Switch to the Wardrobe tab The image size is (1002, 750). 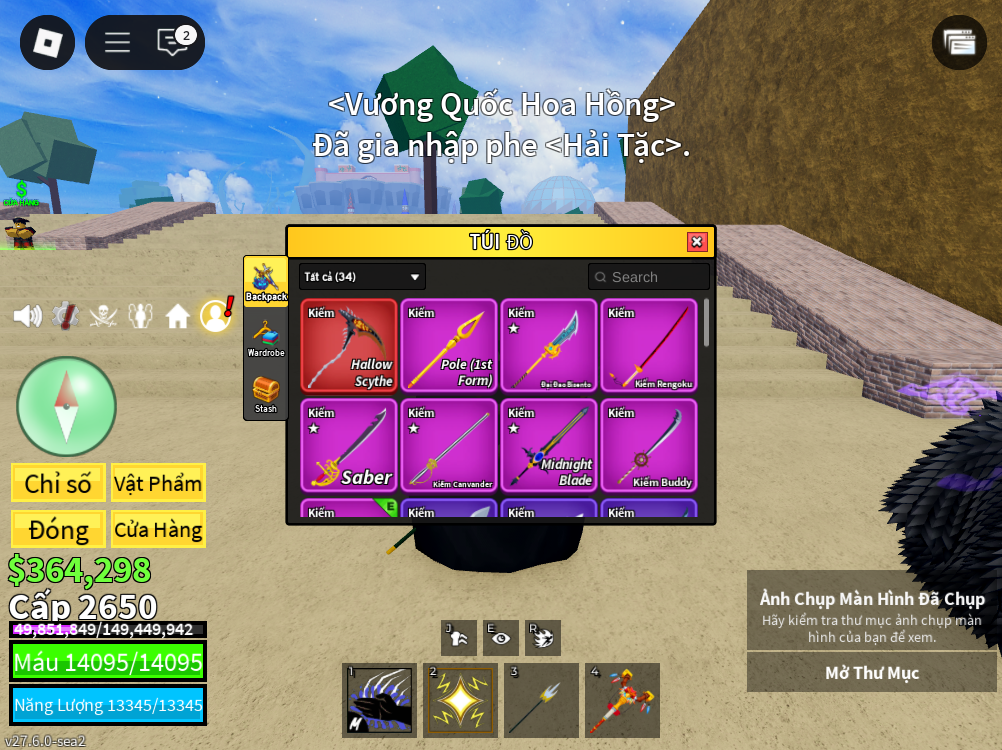[x=266, y=338]
